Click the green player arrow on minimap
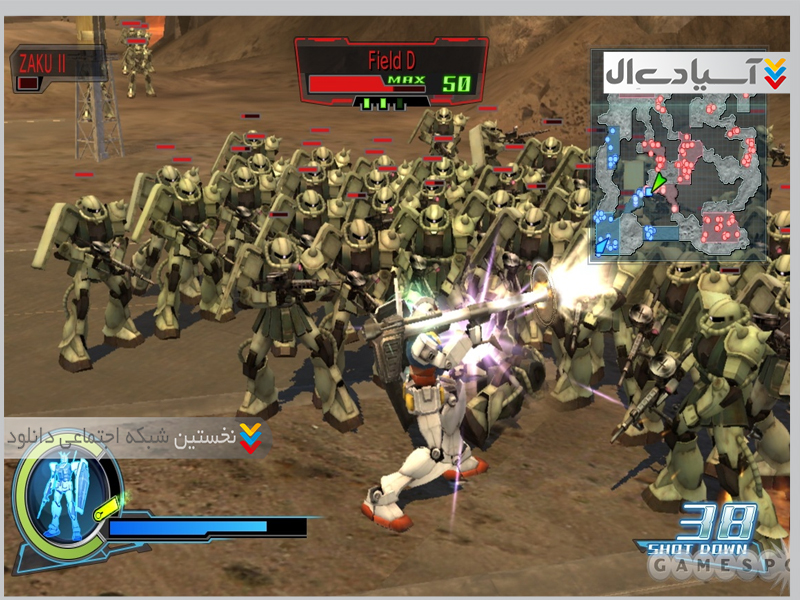Viewport: 800px width, 600px height. pyautogui.click(x=658, y=181)
